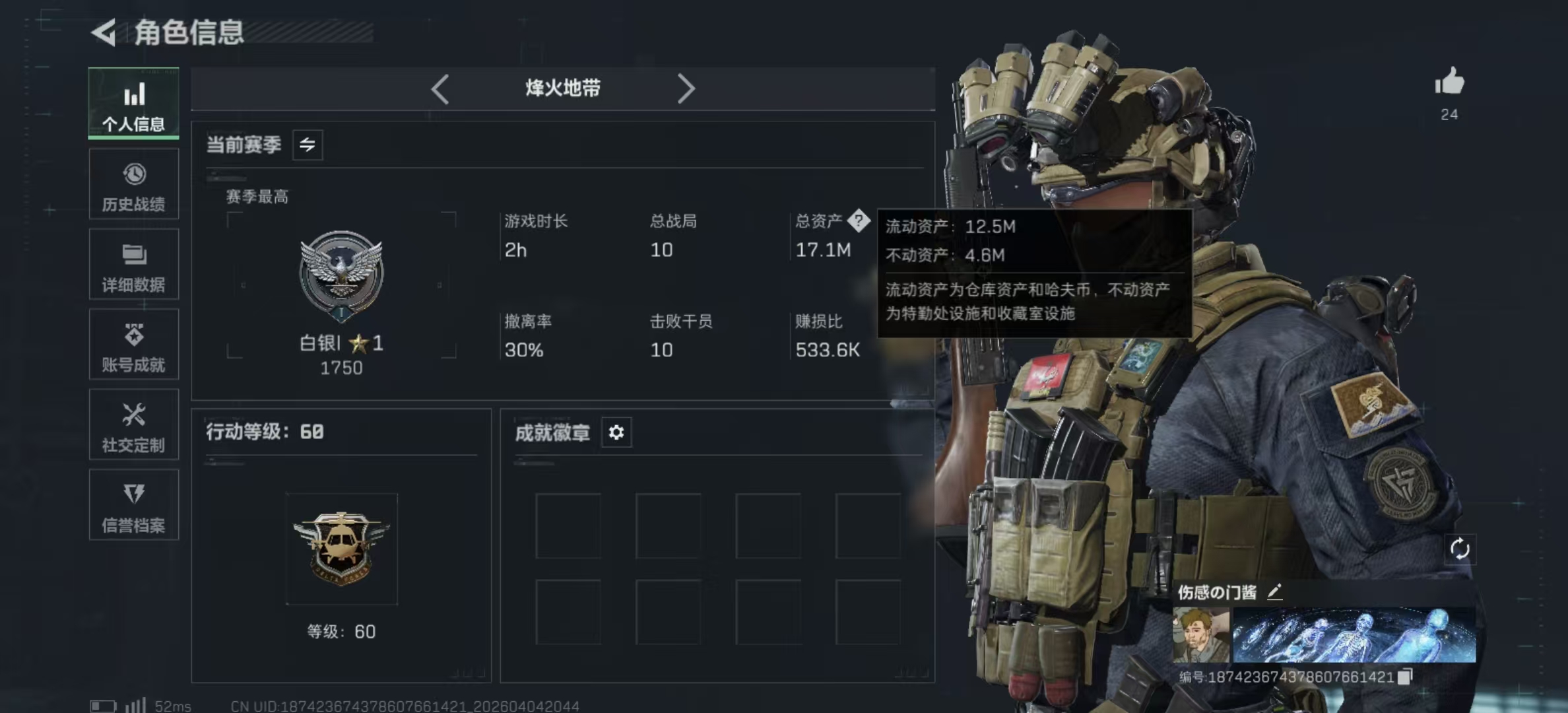The height and width of the screenshot is (713, 1568).
Task: Give a thumbs-up like to this profile
Action: click(x=1449, y=83)
